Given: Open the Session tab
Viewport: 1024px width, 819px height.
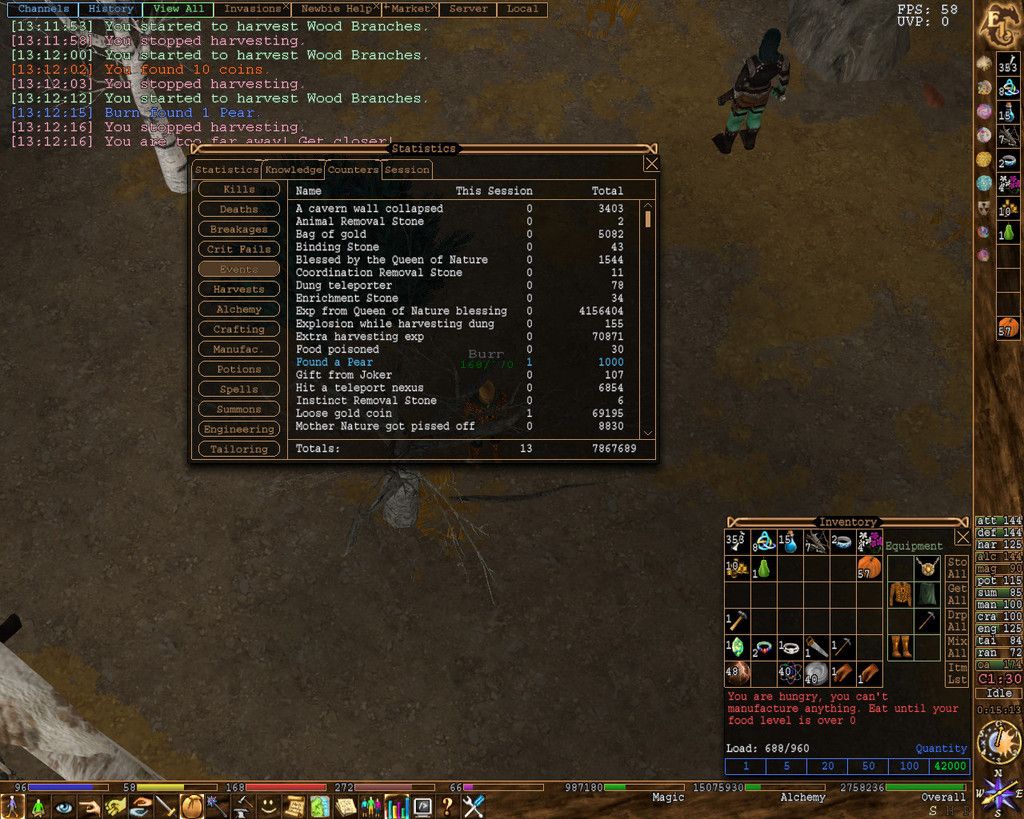Looking at the screenshot, I should [x=407, y=170].
